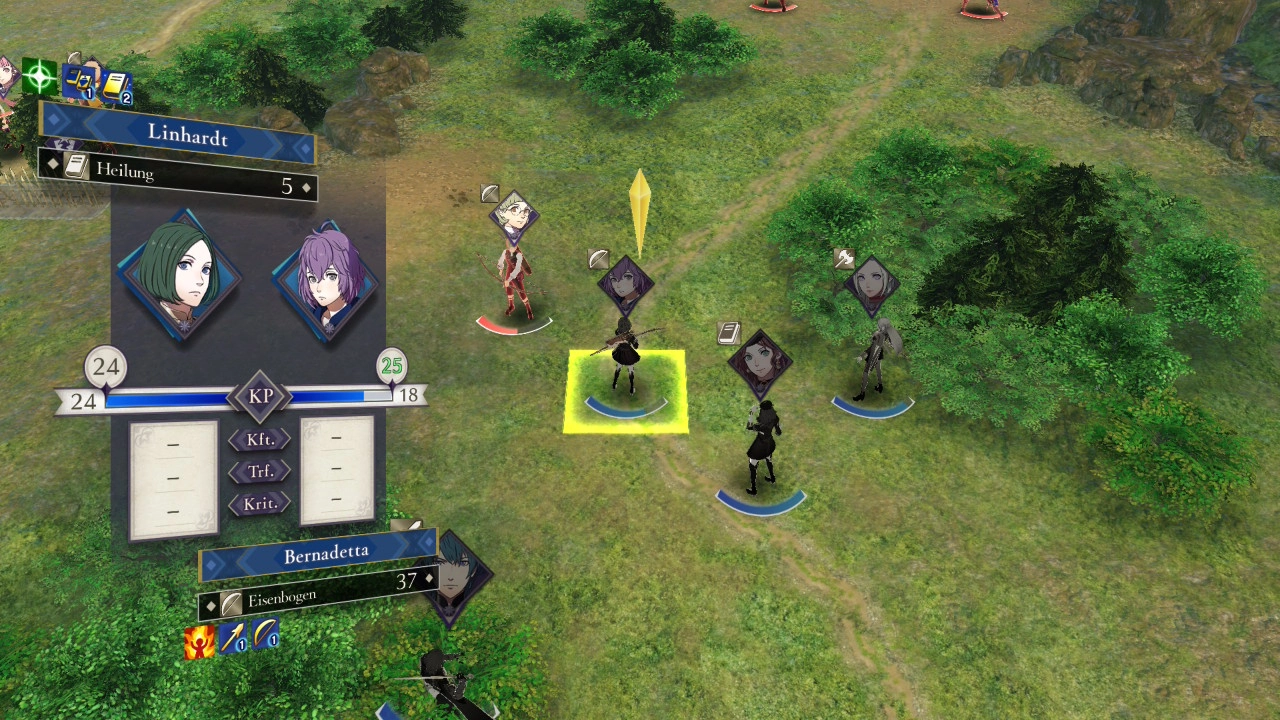Click the green crosshair skill icon

click(x=40, y=76)
